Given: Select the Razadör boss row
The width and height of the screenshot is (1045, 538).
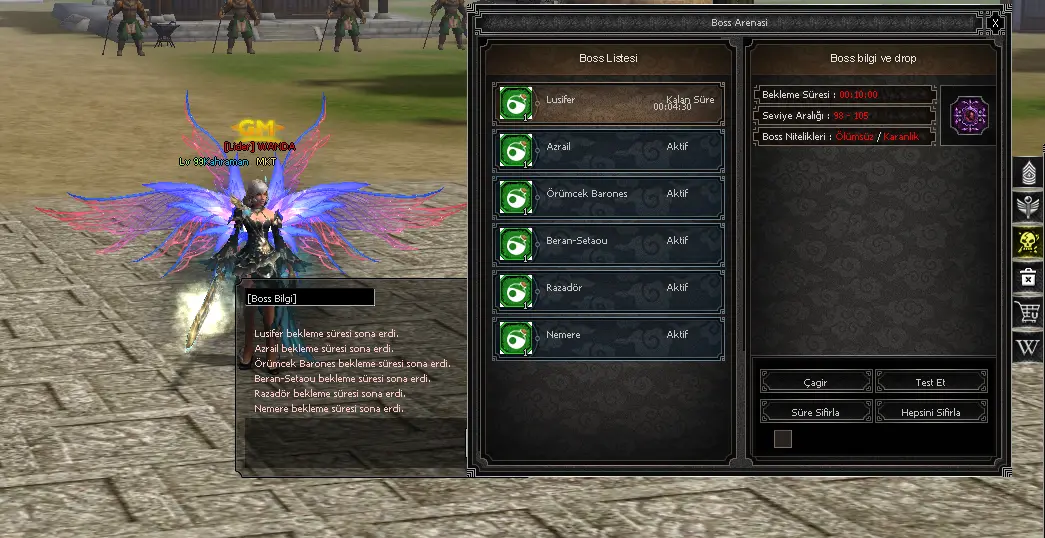Looking at the screenshot, I should [608, 290].
